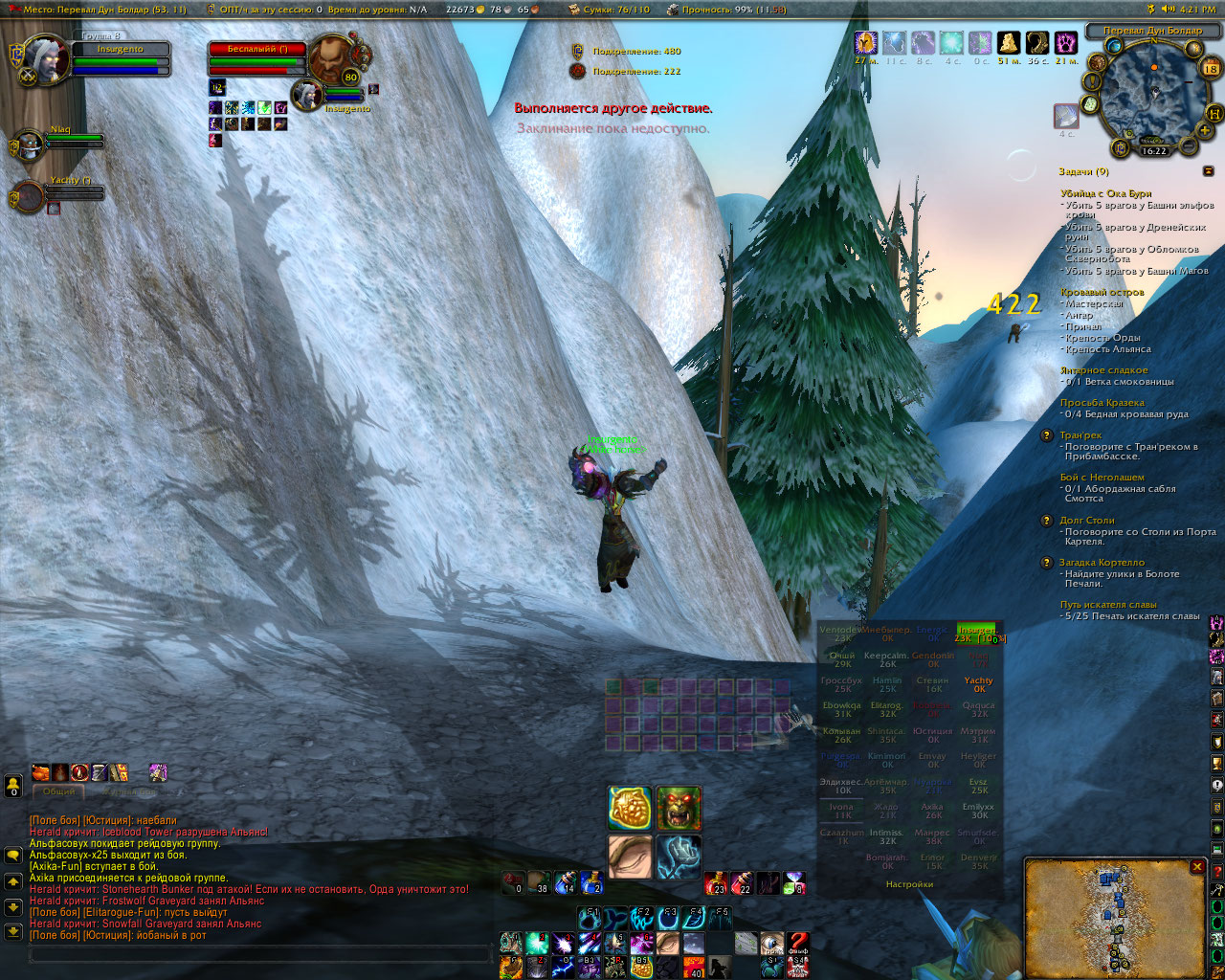Open the calendar button showing 18
1225x980 pixels.
pos(1211,67)
